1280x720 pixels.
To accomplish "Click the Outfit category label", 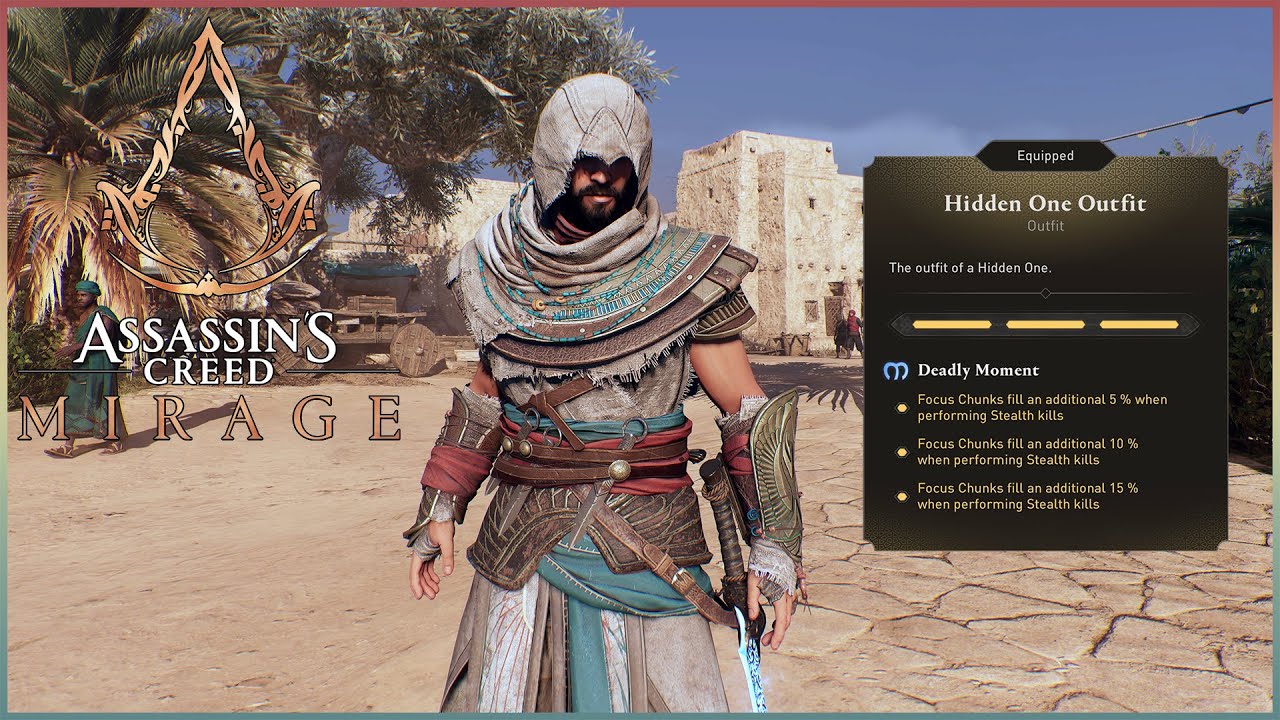I will 1047,225.
